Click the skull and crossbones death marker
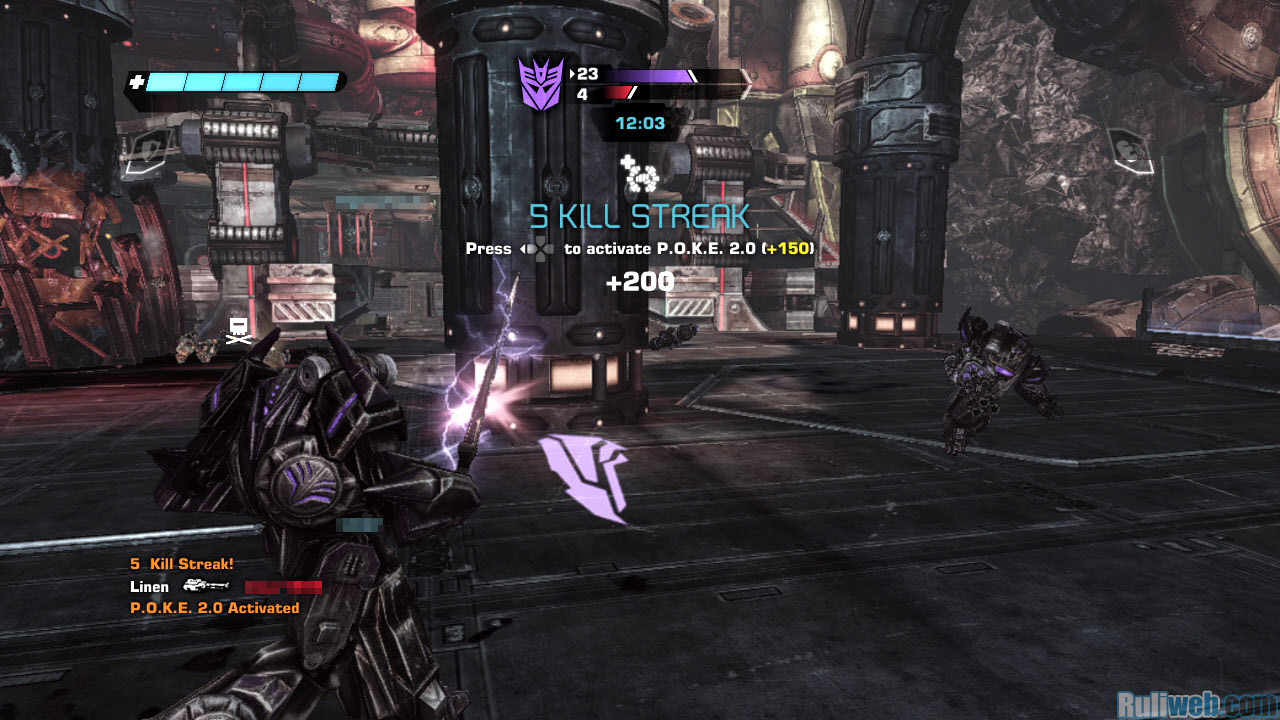 pos(238,332)
